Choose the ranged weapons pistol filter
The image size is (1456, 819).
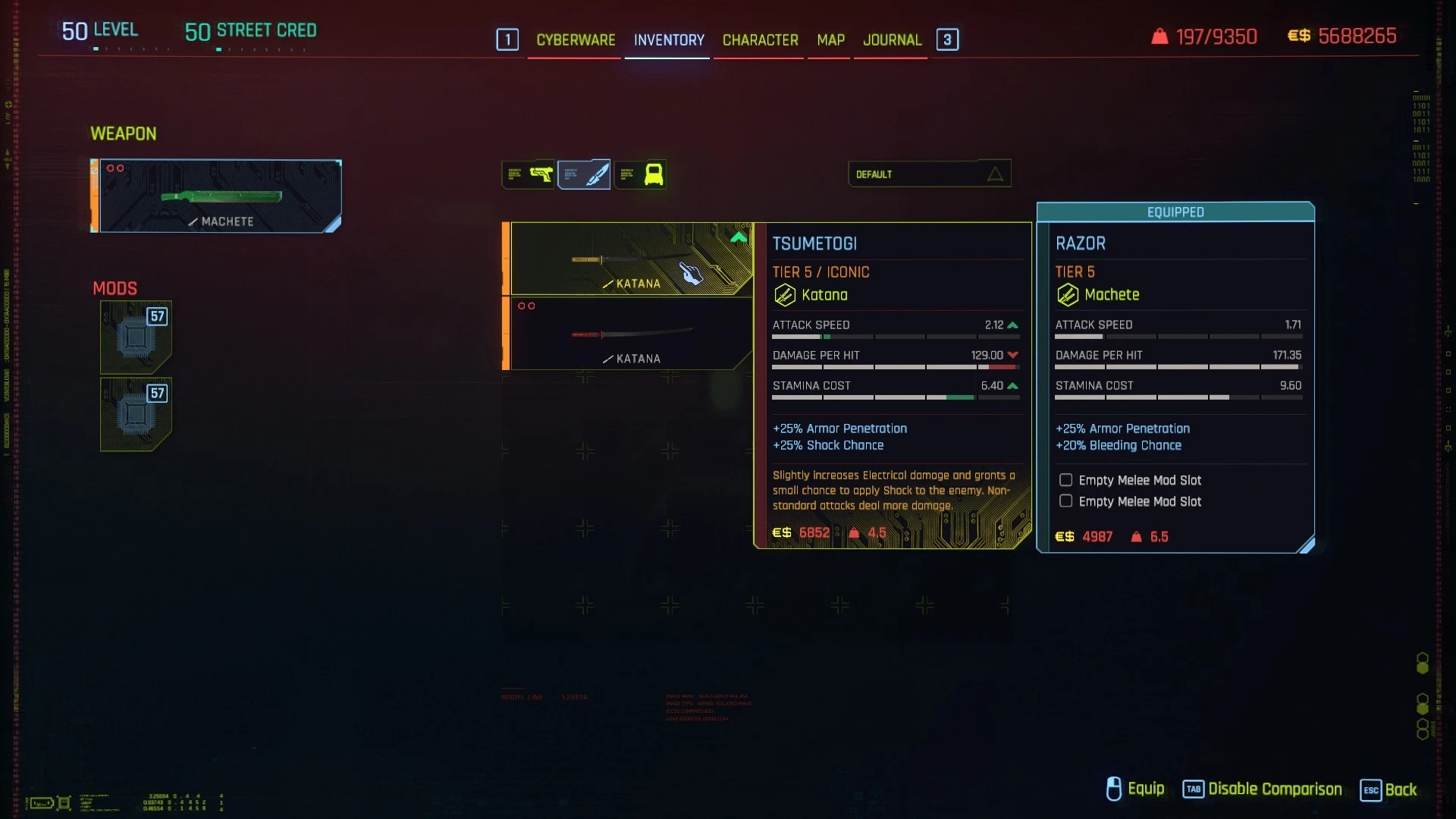click(x=529, y=174)
